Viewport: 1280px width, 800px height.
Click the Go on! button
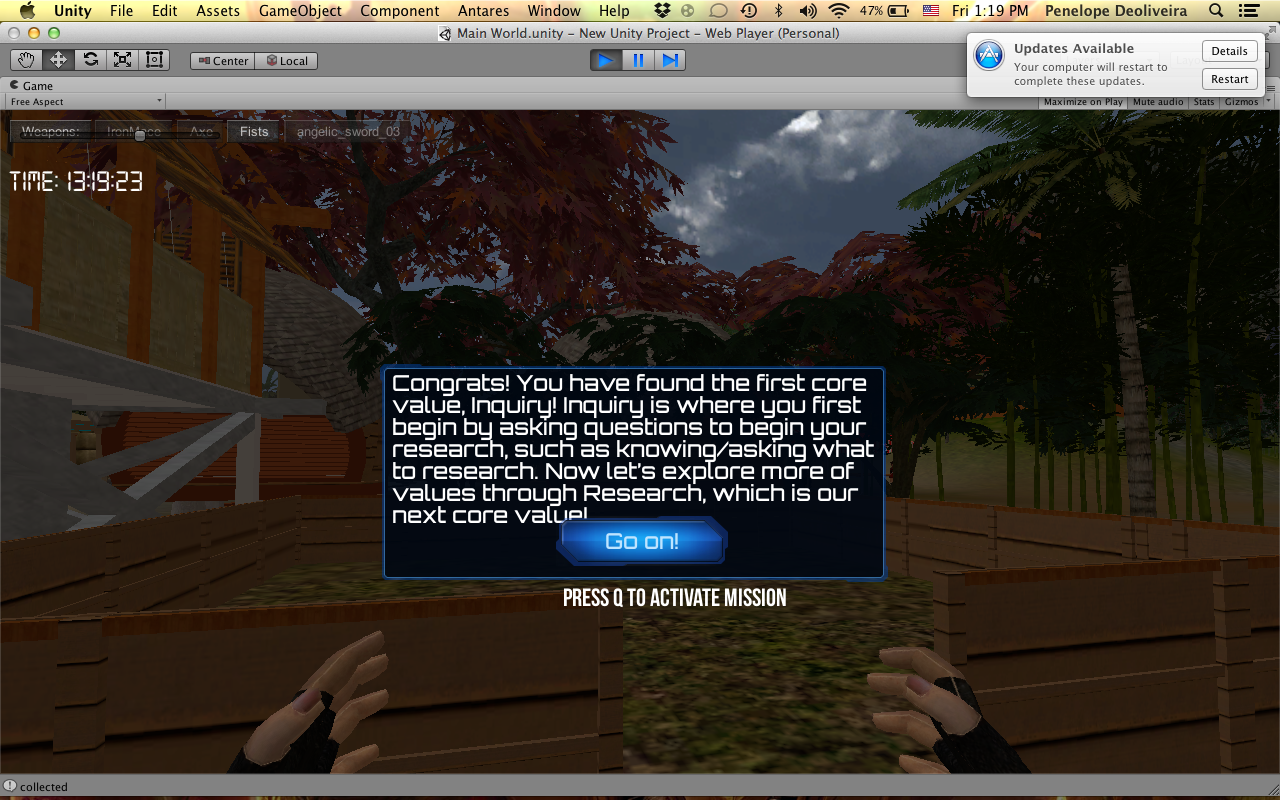(642, 541)
